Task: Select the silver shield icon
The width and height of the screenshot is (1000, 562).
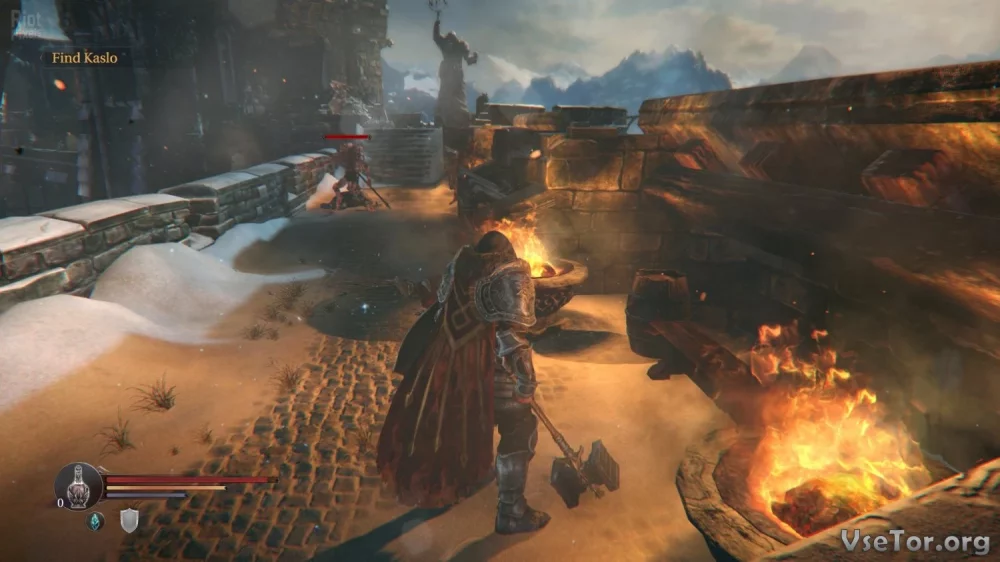Action: pyautogui.click(x=129, y=520)
